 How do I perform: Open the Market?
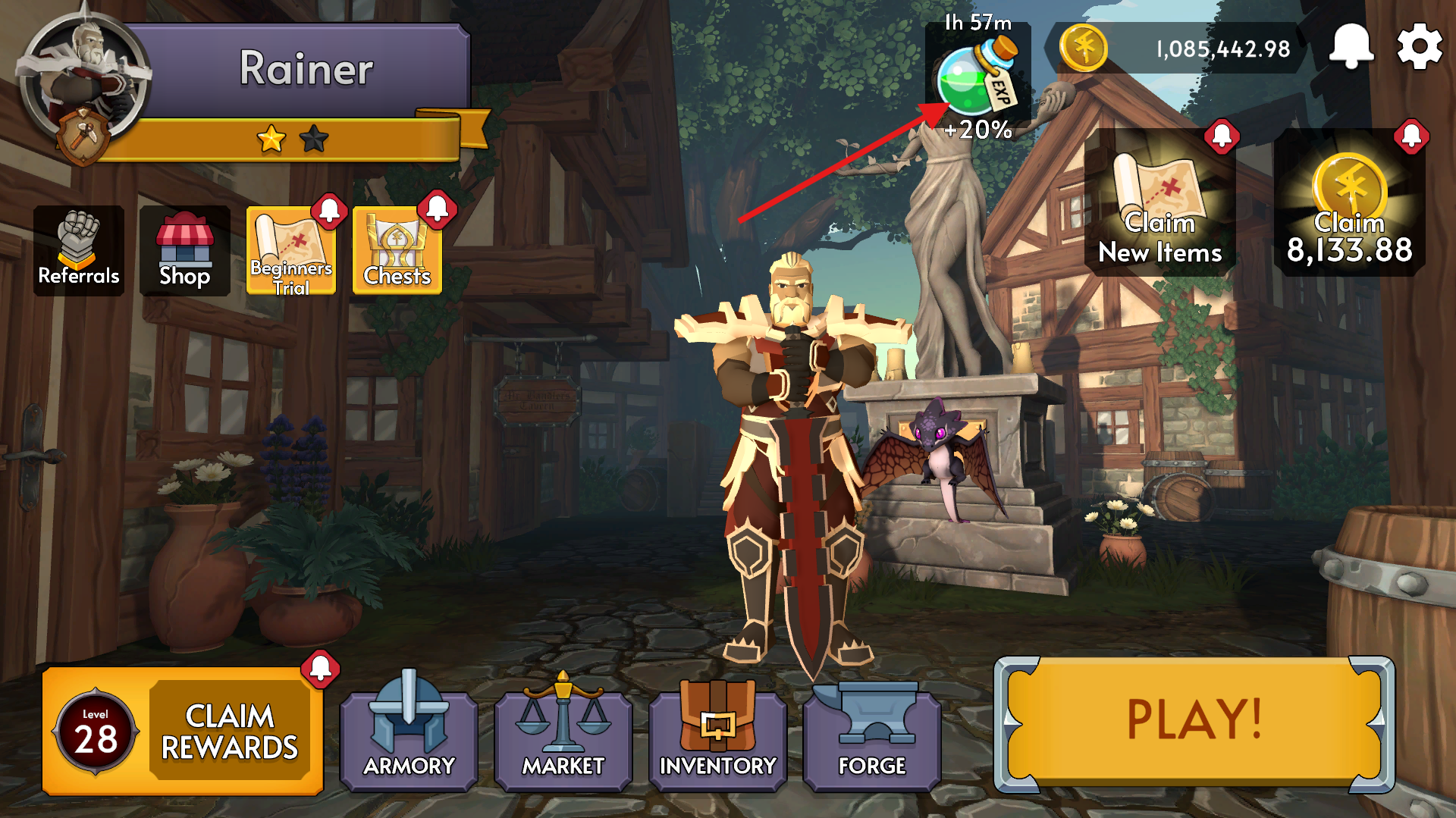[x=563, y=737]
